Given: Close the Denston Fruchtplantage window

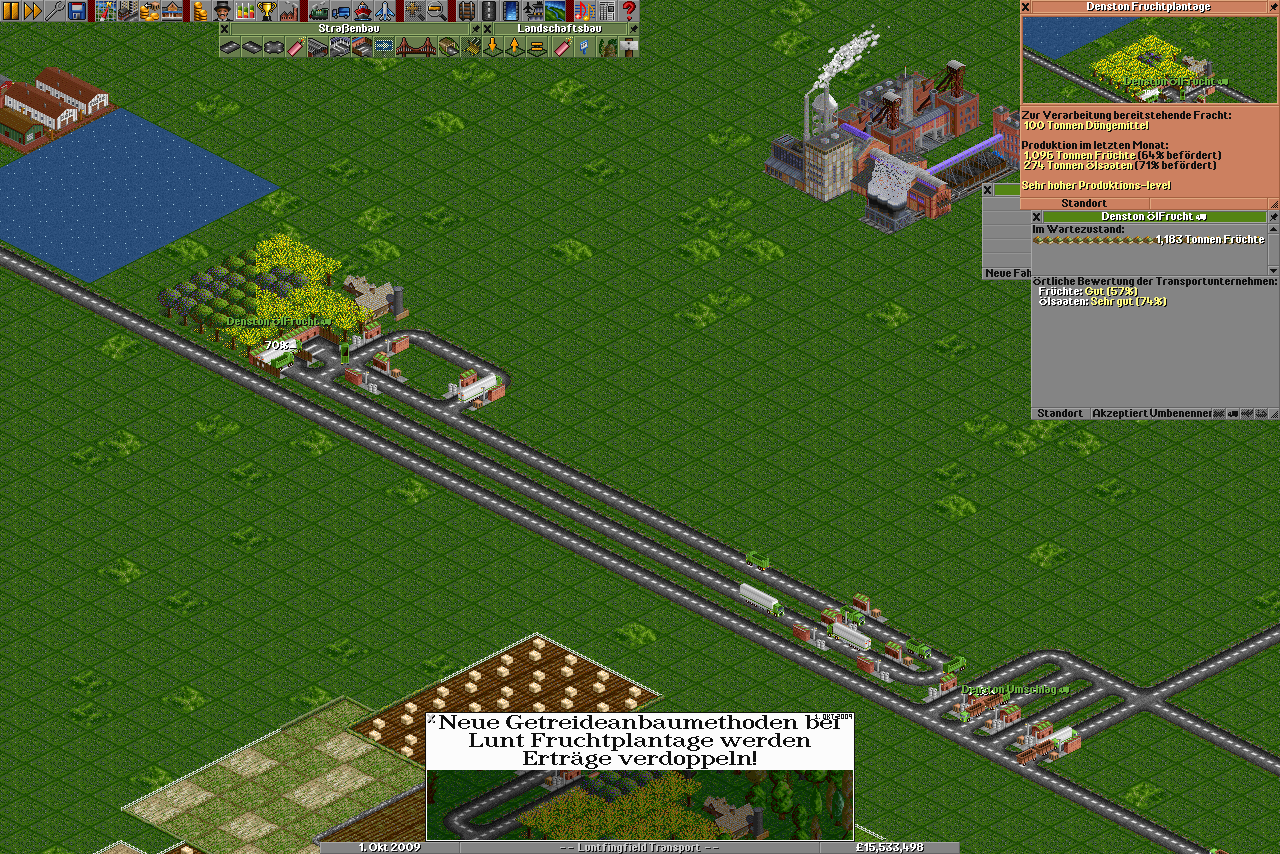Looking at the screenshot, I should [1026, 6].
